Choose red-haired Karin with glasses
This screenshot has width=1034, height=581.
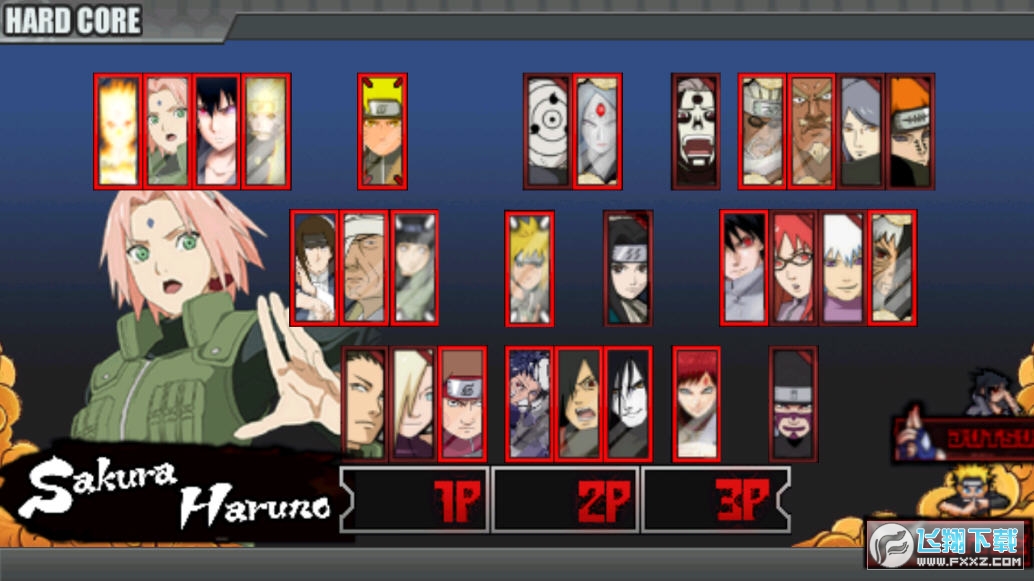[x=793, y=268]
